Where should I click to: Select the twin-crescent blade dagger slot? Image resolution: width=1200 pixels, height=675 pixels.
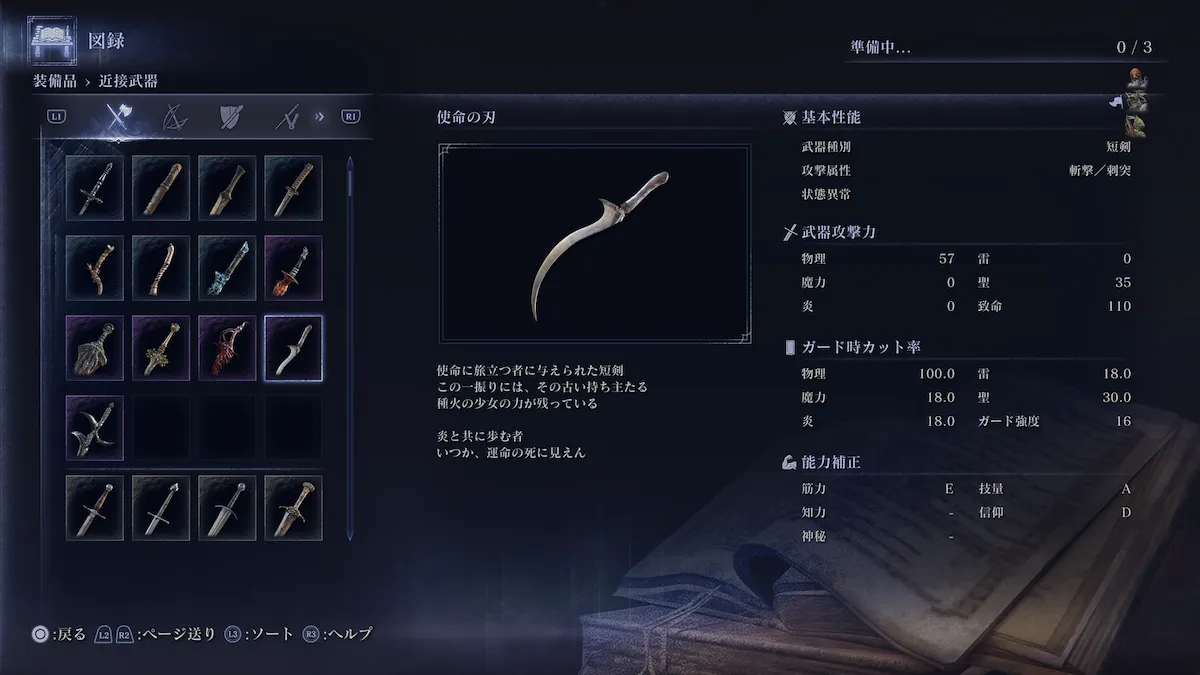point(95,427)
